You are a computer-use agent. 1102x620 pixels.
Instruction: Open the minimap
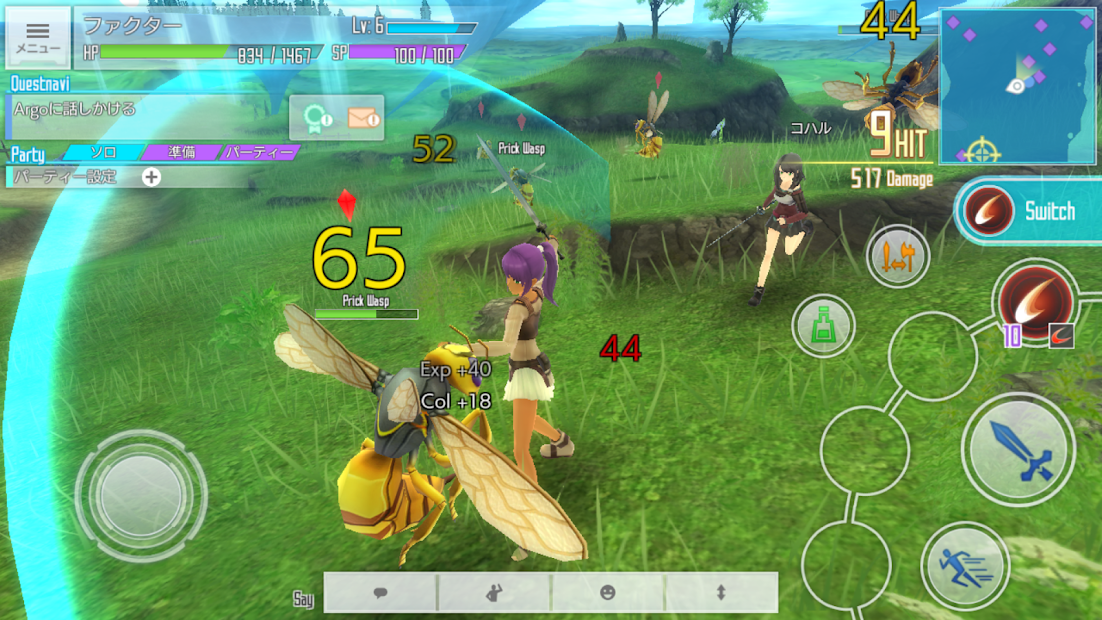click(1017, 87)
